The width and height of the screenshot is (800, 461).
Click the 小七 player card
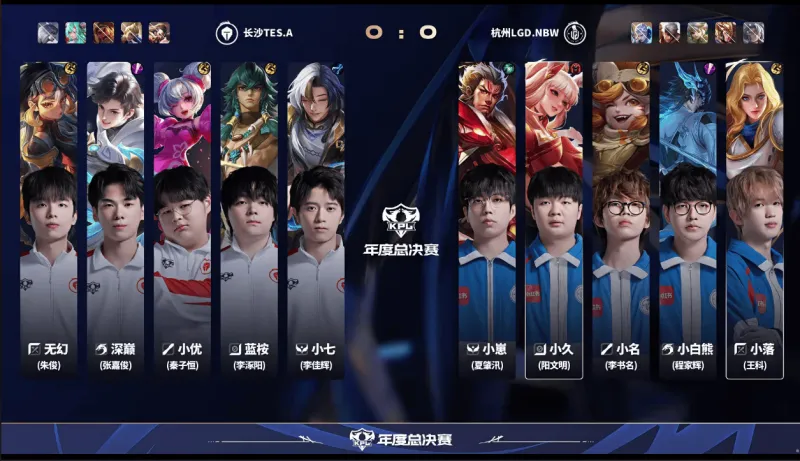click(x=316, y=220)
